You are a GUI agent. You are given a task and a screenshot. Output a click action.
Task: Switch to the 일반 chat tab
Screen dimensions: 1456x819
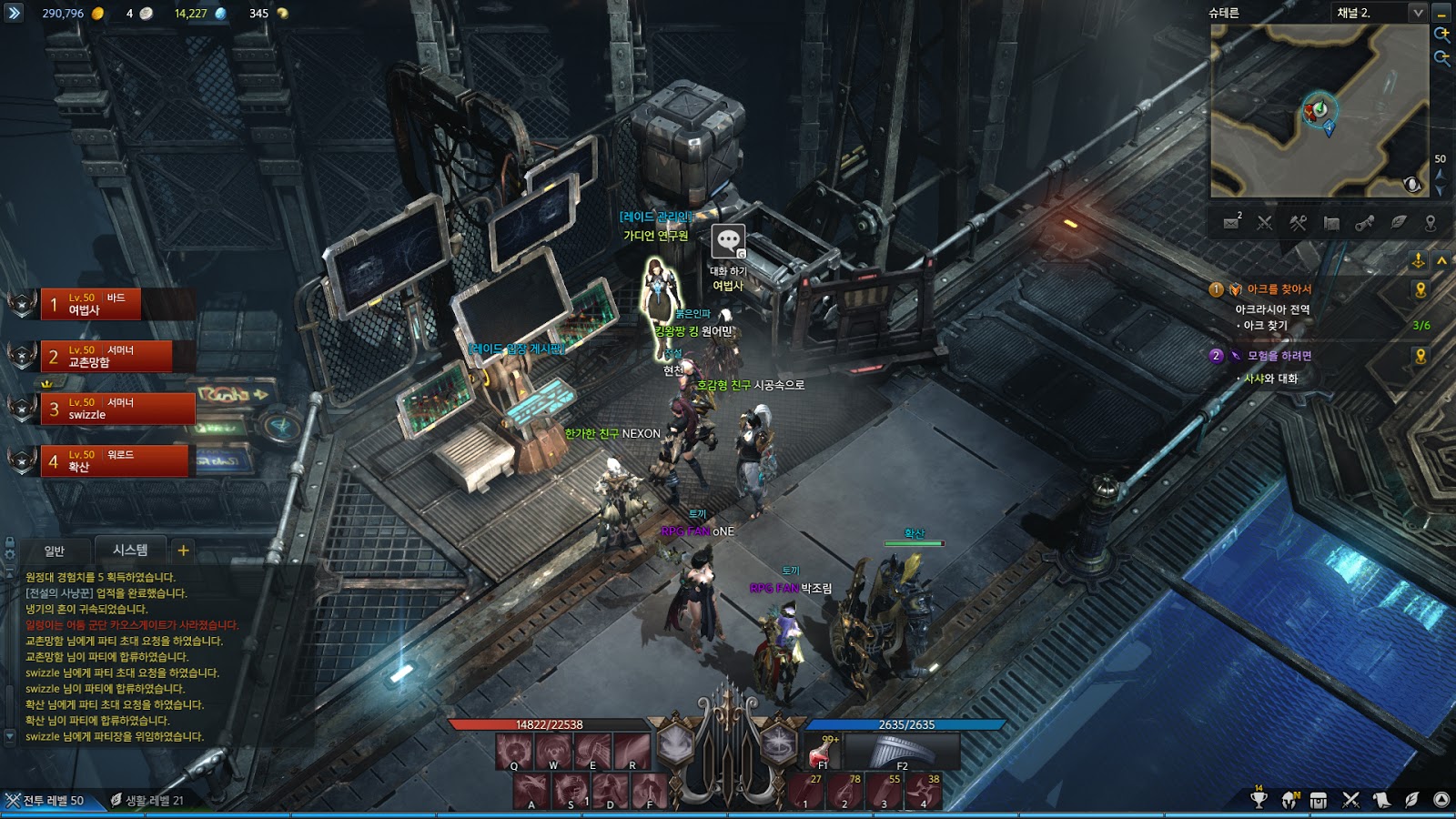[55, 551]
